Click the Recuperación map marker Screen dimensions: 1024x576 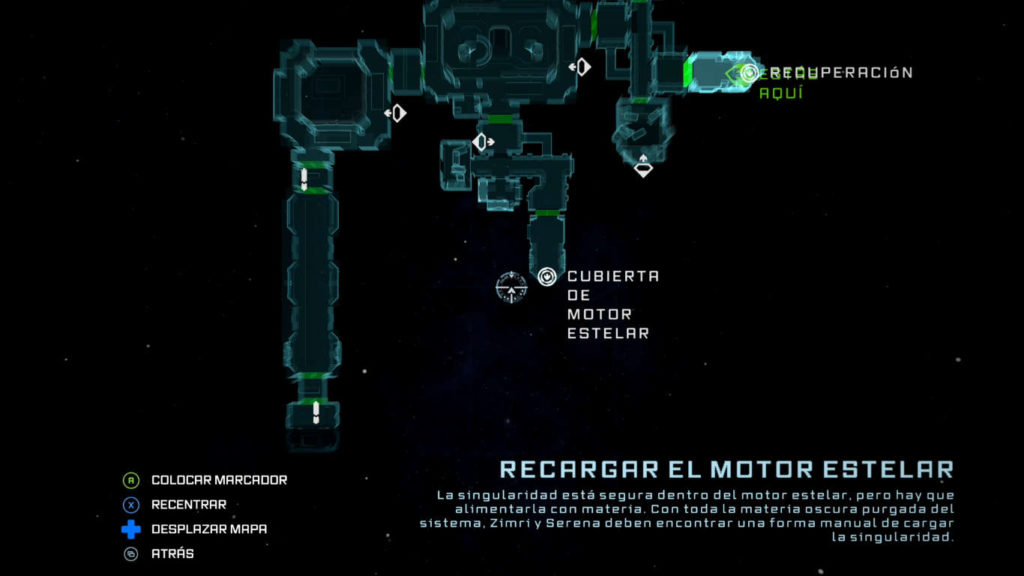click(x=750, y=72)
